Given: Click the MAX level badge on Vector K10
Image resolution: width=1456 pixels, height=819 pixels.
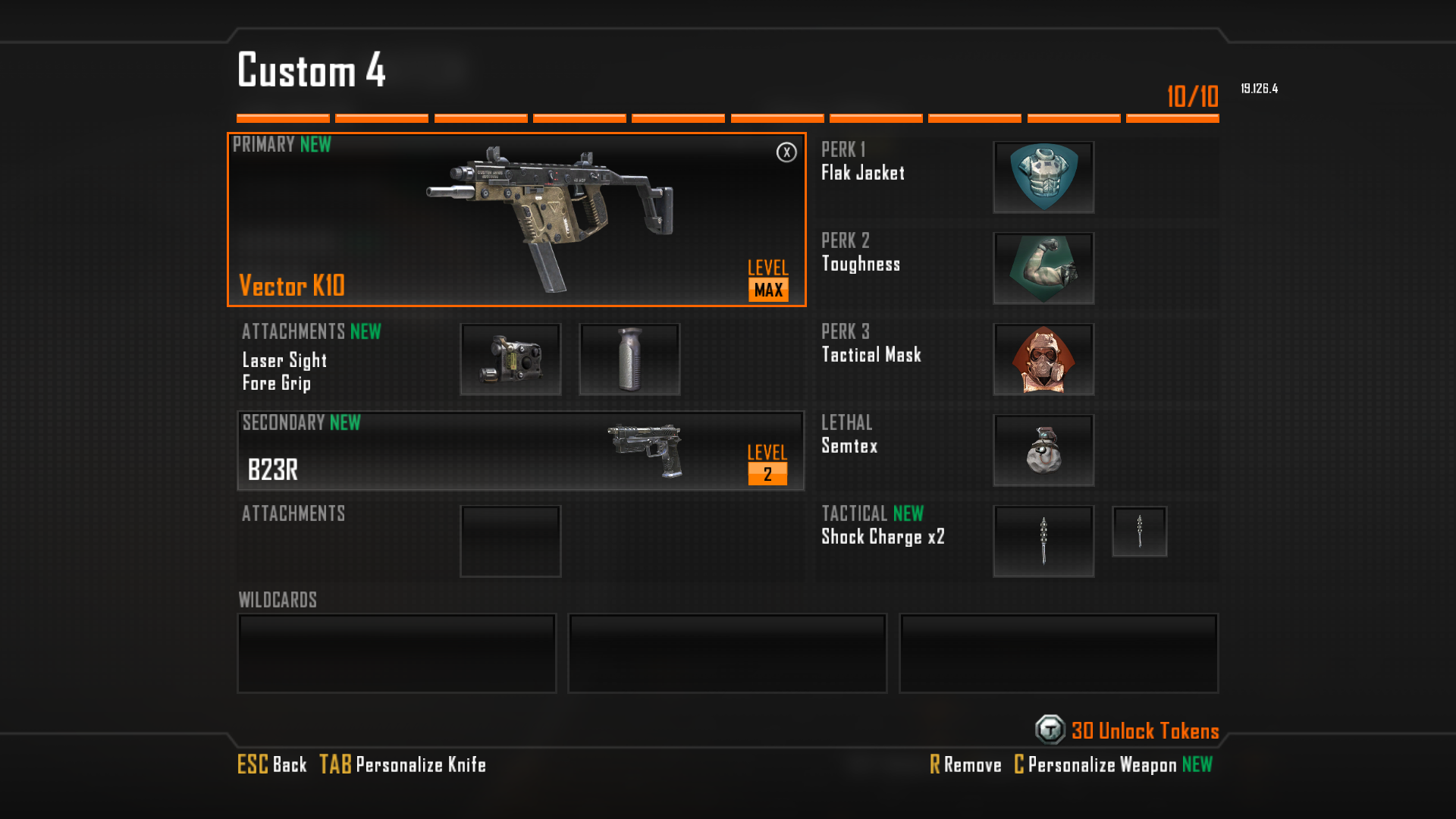Looking at the screenshot, I should pyautogui.click(x=767, y=289).
